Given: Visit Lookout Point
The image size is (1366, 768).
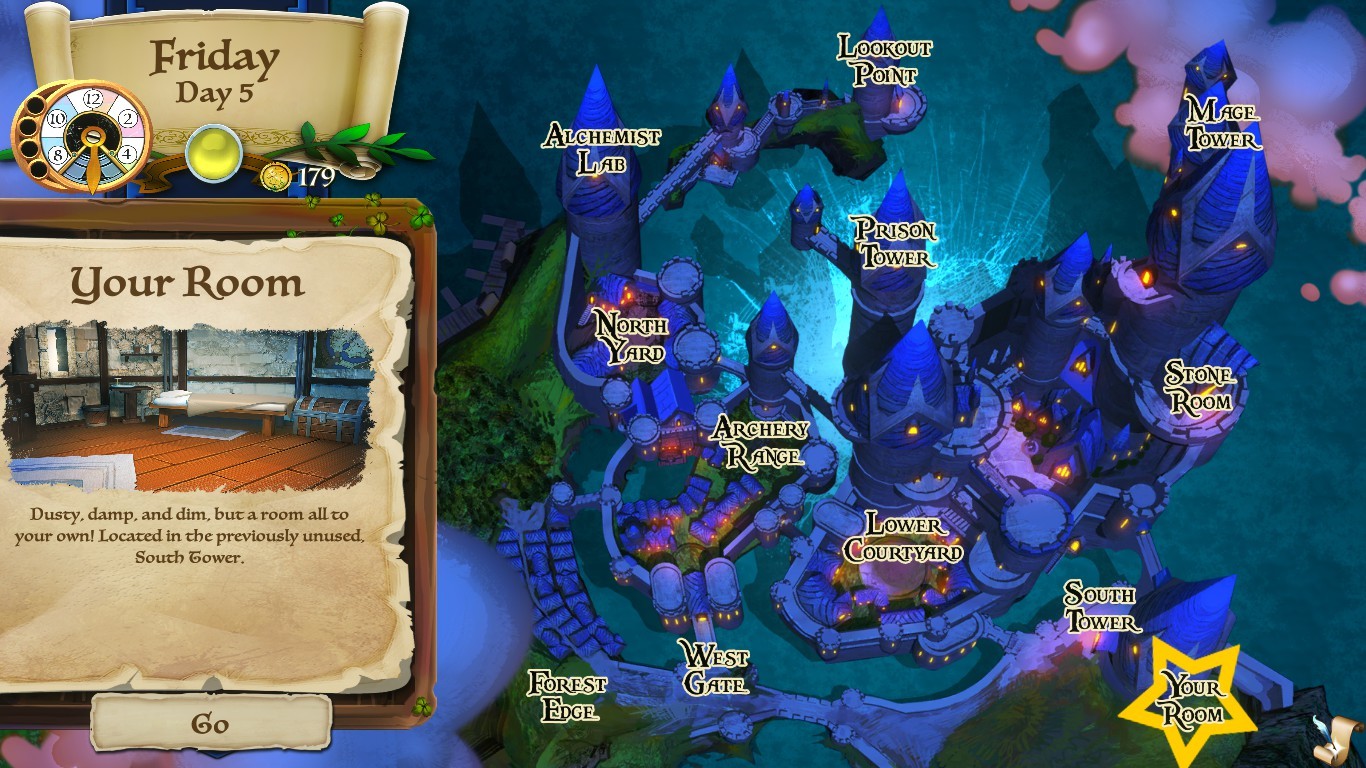Looking at the screenshot, I should pos(884,60).
